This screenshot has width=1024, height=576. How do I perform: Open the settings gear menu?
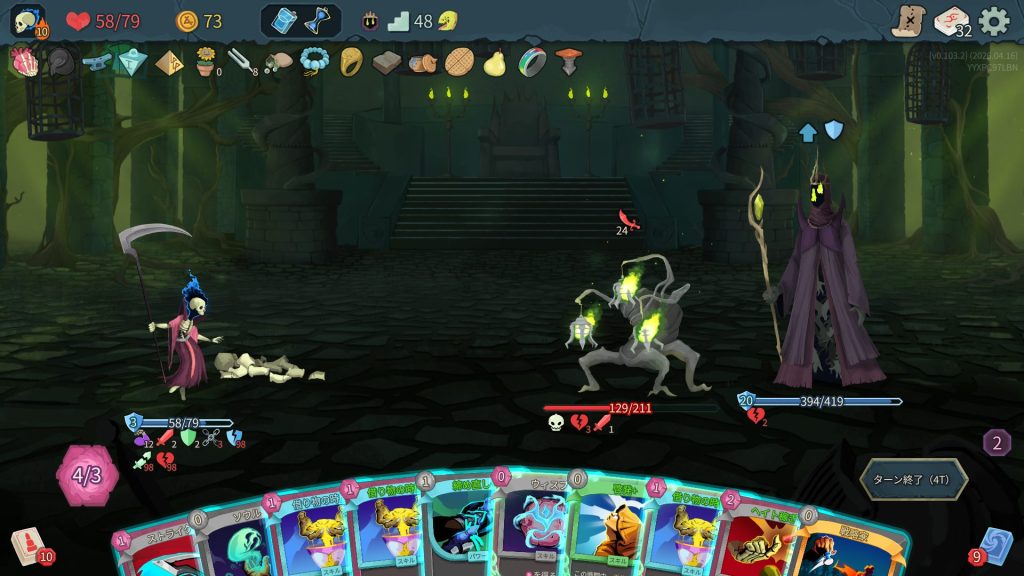point(993,21)
